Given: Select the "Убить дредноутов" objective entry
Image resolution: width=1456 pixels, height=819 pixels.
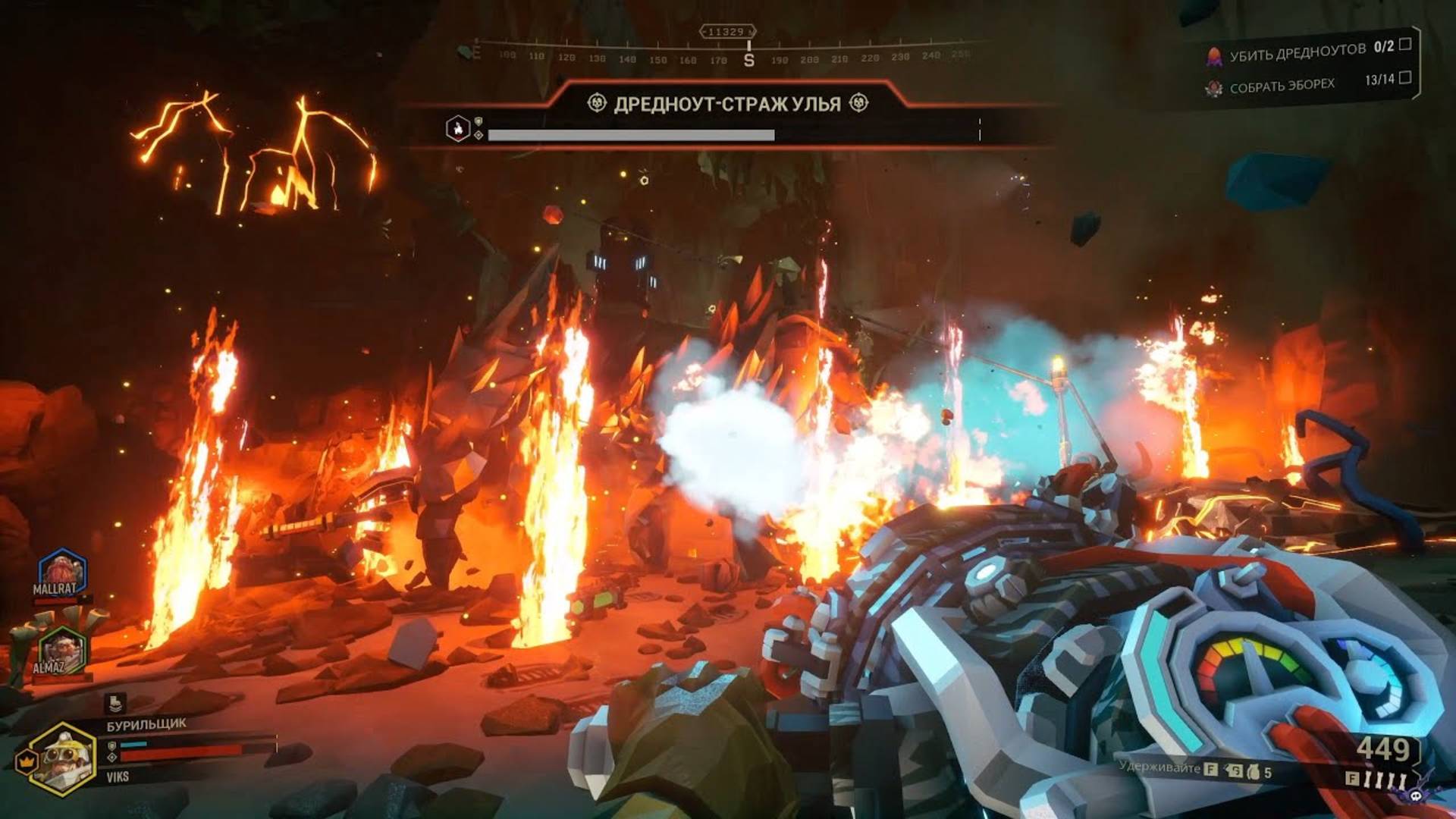Looking at the screenshot, I should point(1298,52).
